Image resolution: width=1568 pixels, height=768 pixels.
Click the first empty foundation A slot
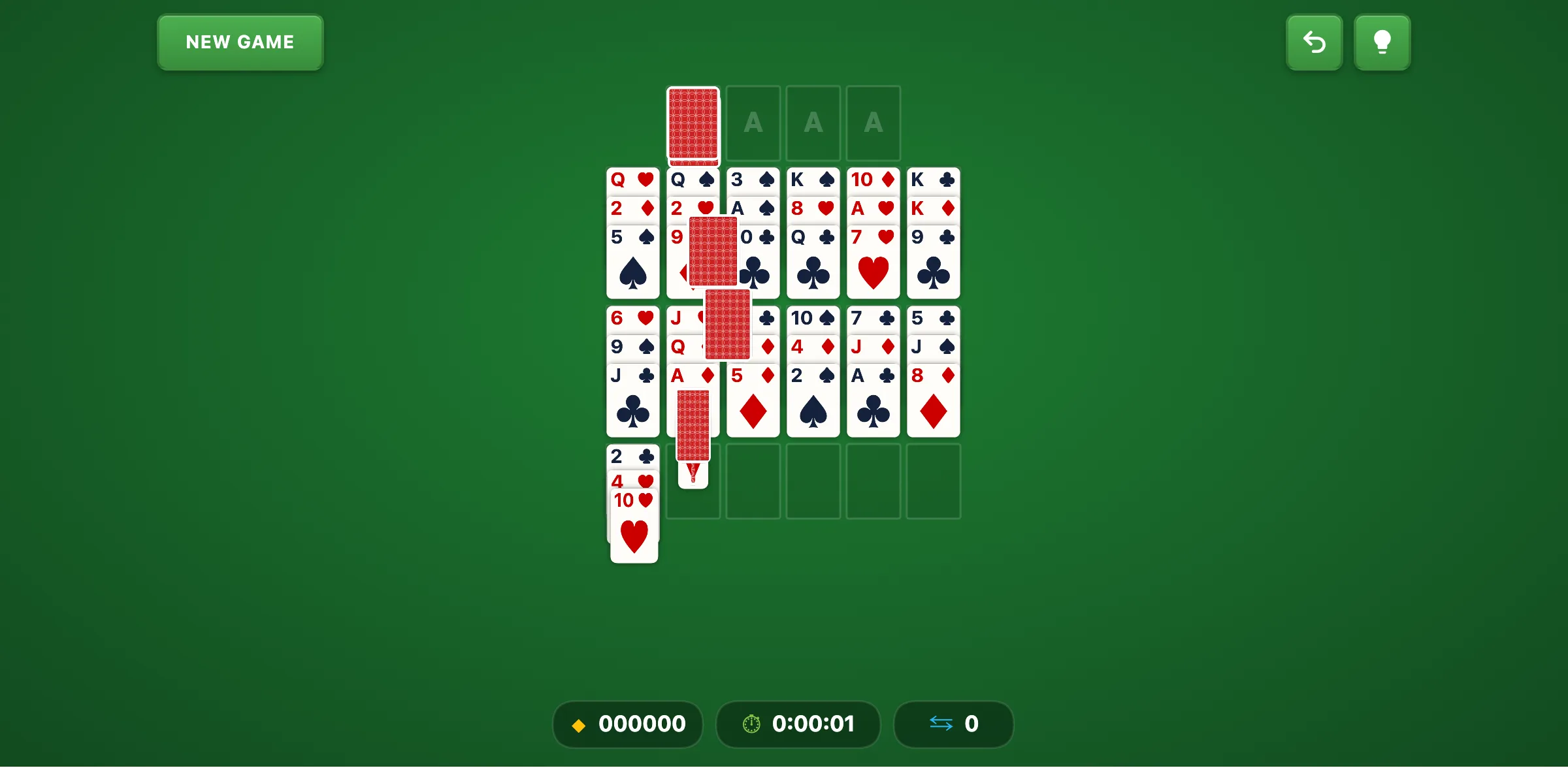[753, 123]
